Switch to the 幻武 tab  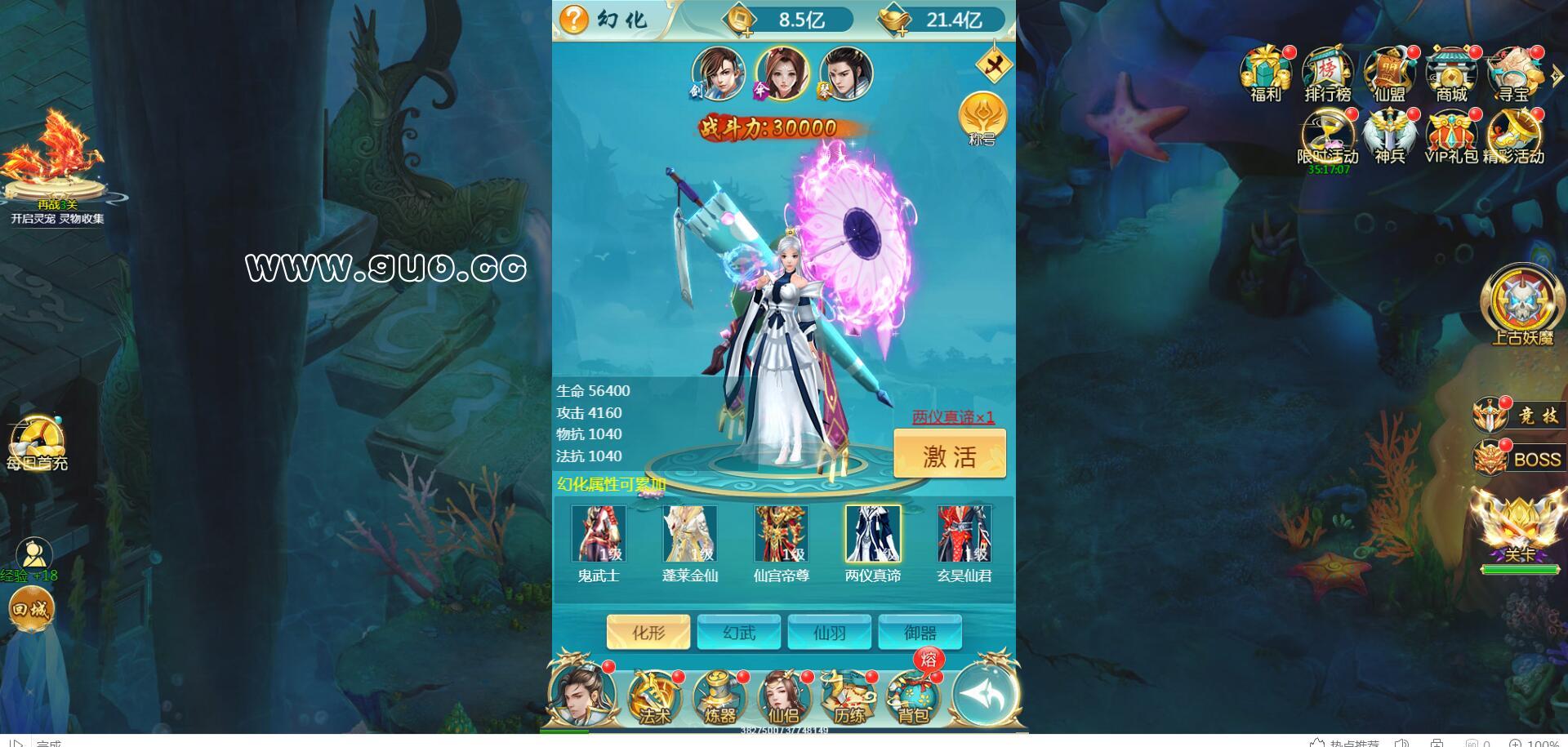[x=739, y=633]
